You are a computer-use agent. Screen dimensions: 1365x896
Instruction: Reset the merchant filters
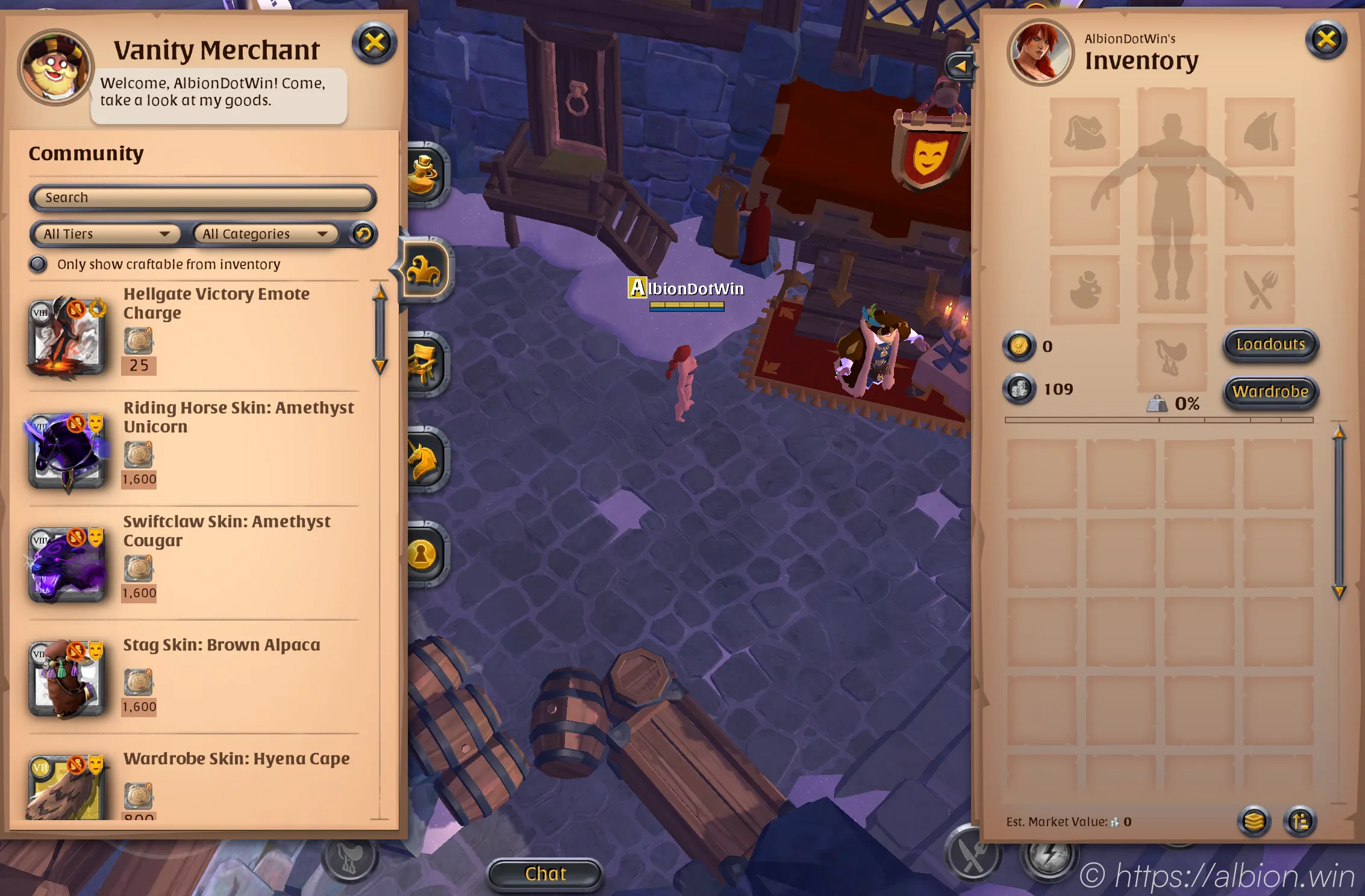tap(363, 234)
